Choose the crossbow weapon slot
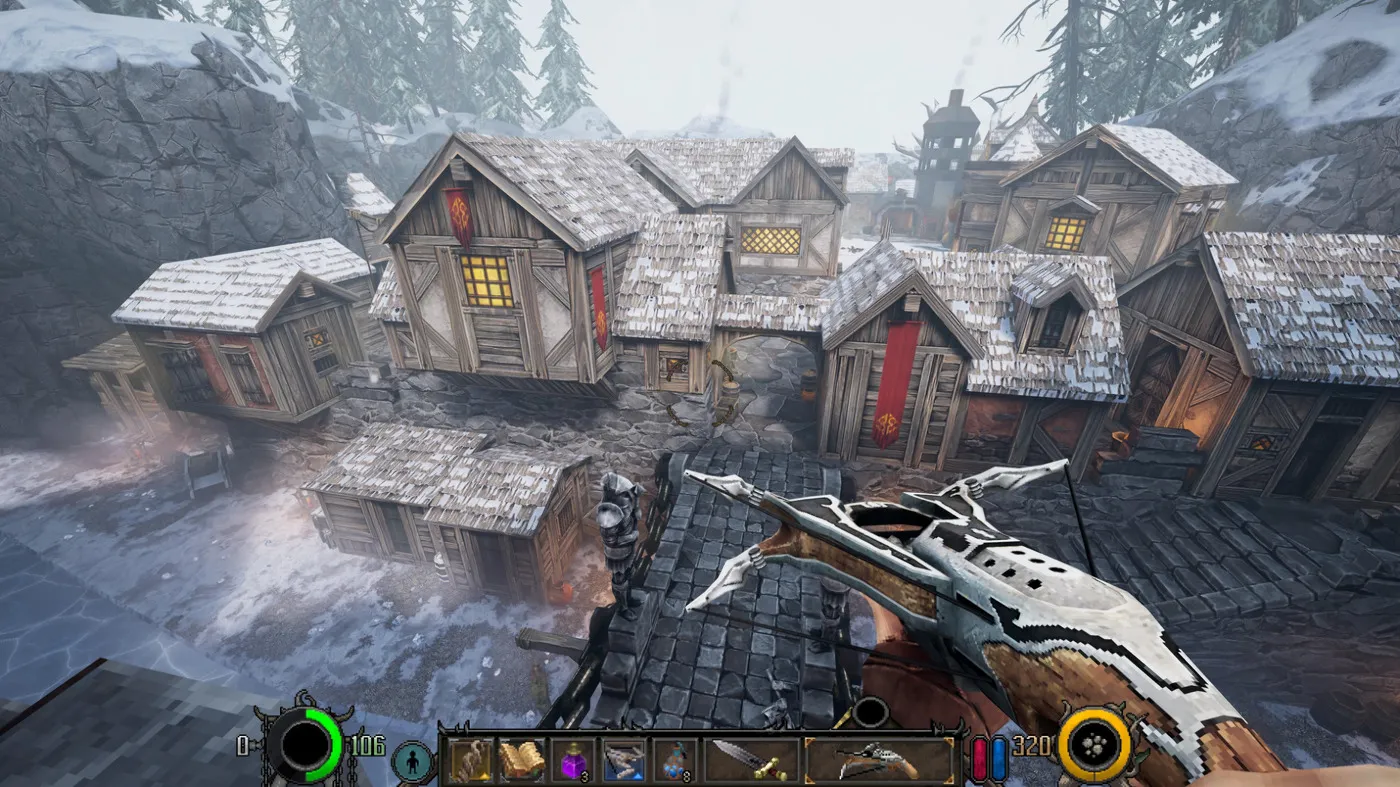 point(879,761)
